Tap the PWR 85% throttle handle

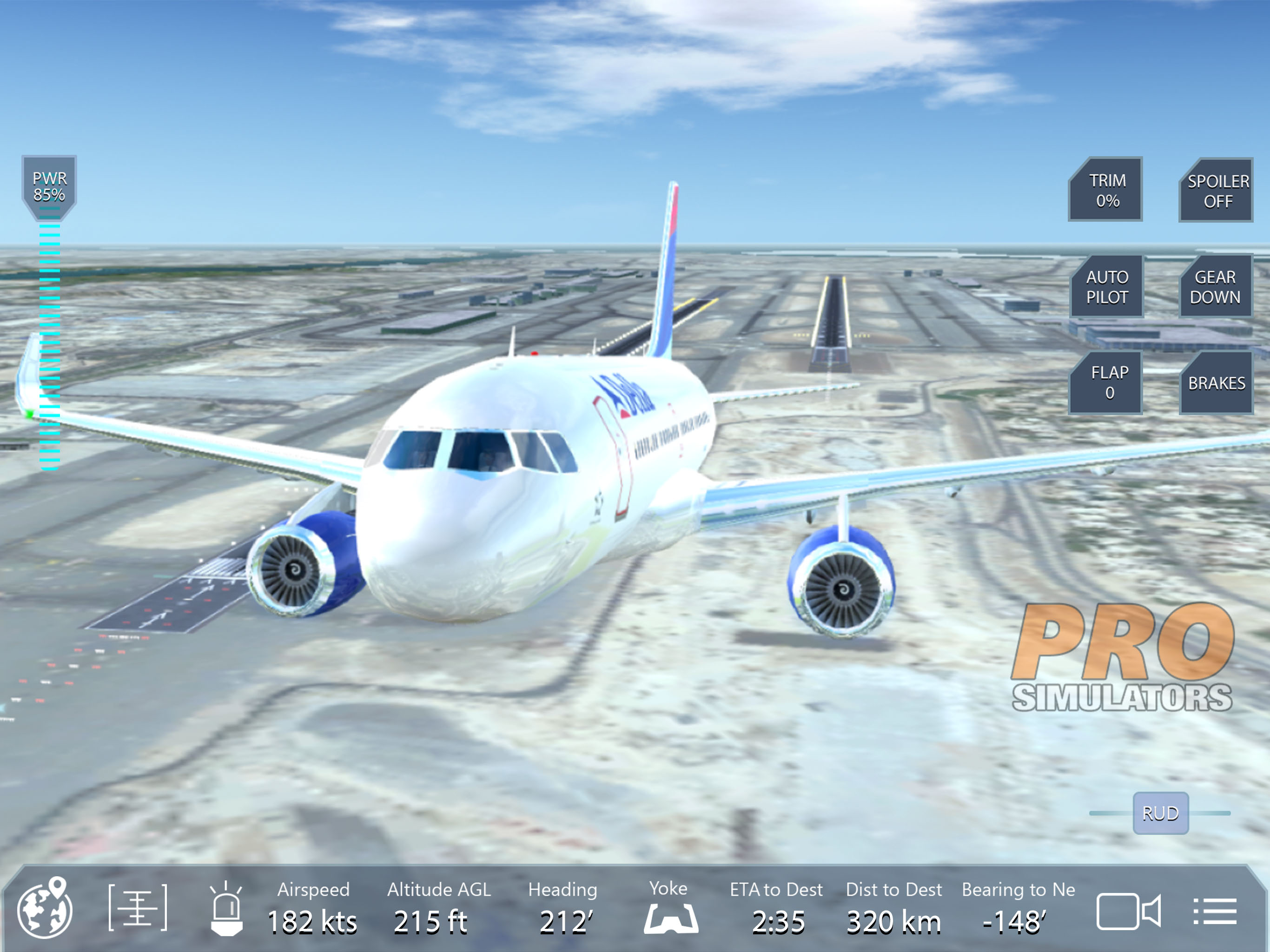point(49,187)
